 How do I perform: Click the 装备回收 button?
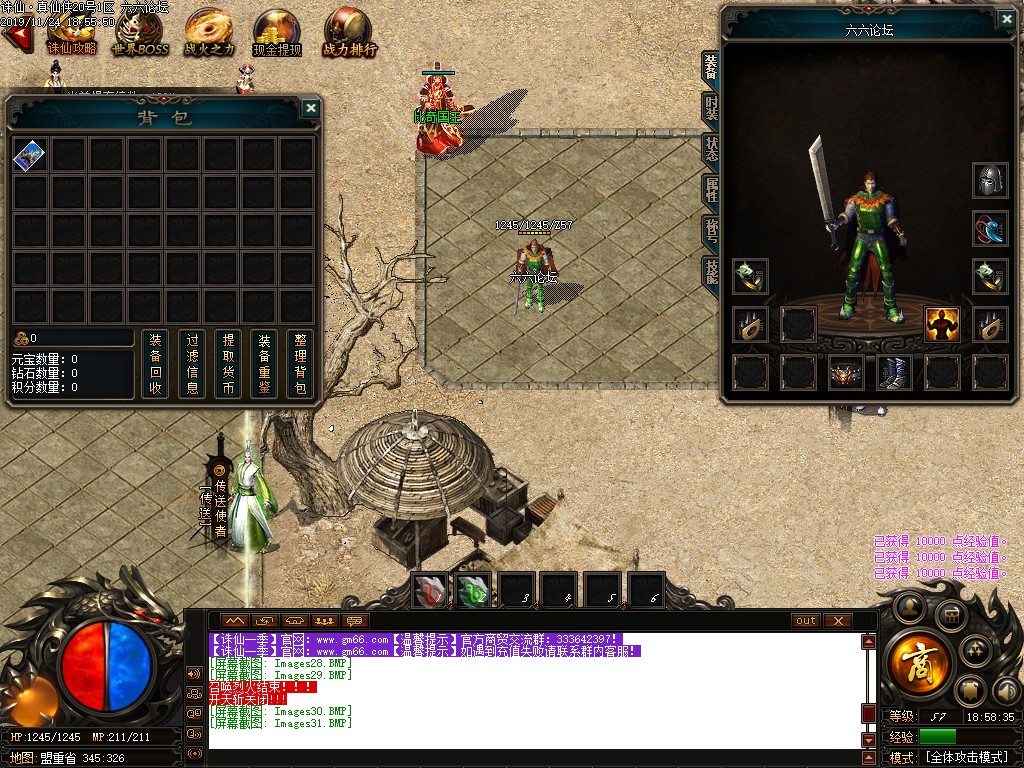(153, 364)
